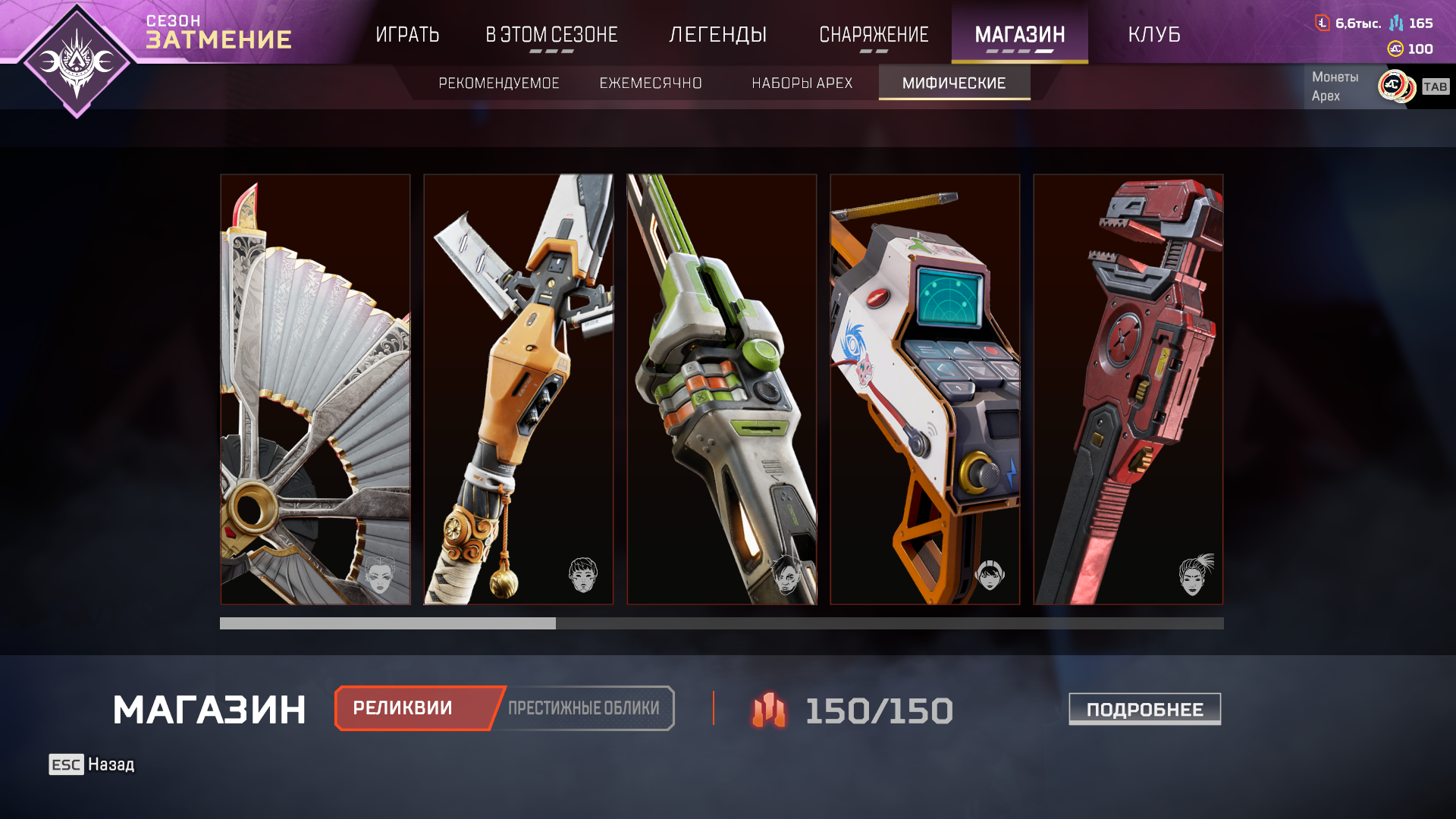Choose the radar-screen gadget heirloom
1456x819 pixels.
pos(925,389)
